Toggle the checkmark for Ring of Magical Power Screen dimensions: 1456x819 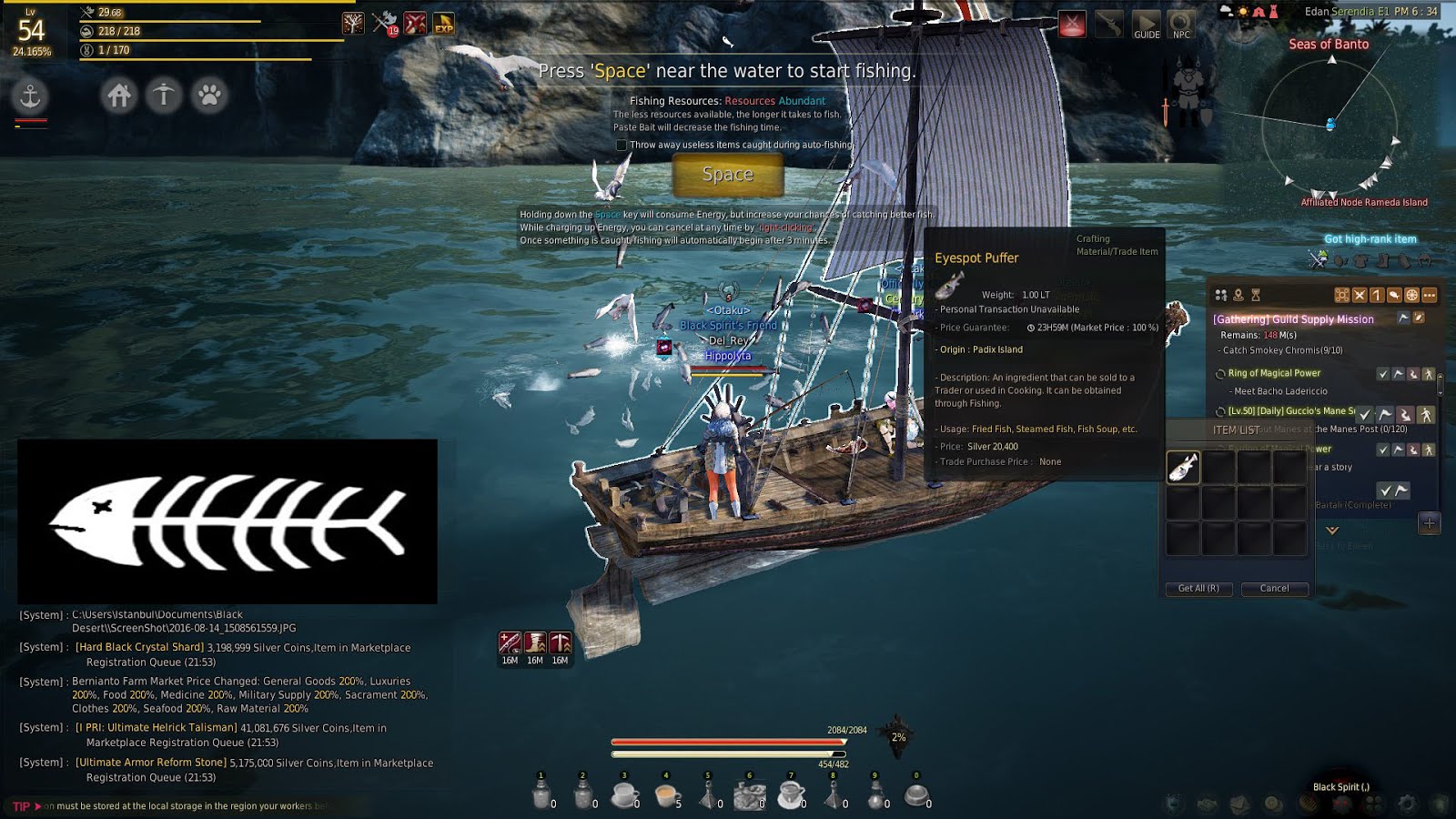pos(1383,373)
